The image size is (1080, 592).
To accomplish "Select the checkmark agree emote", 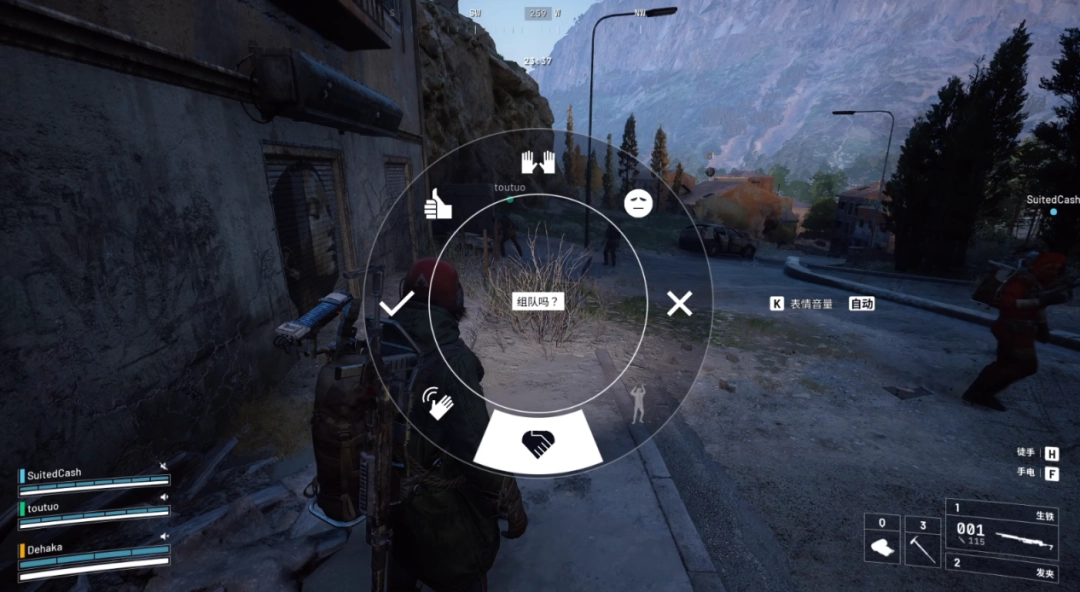I will click(x=397, y=304).
